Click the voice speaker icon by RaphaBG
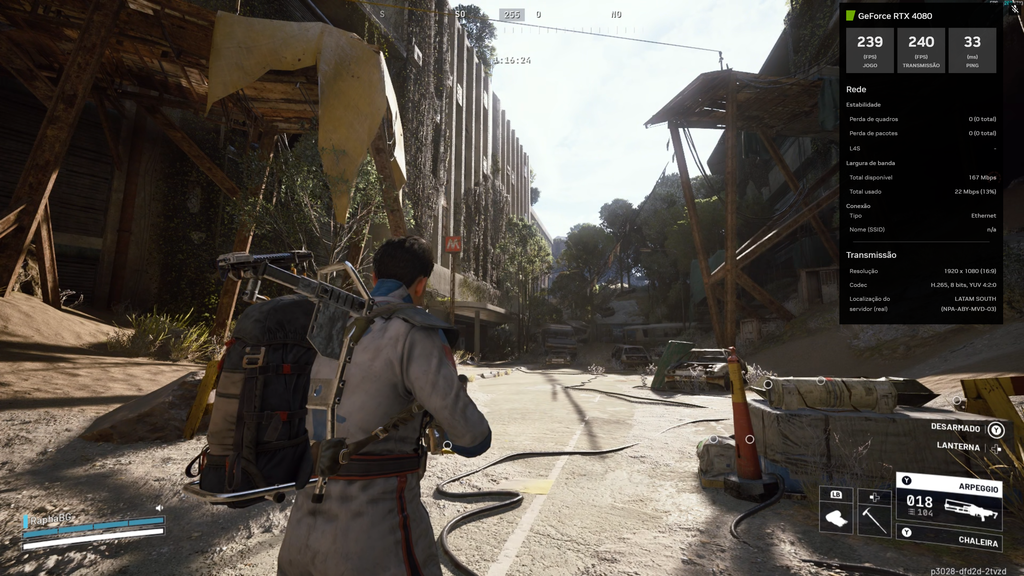The image size is (1024, 576). point(159,508)
